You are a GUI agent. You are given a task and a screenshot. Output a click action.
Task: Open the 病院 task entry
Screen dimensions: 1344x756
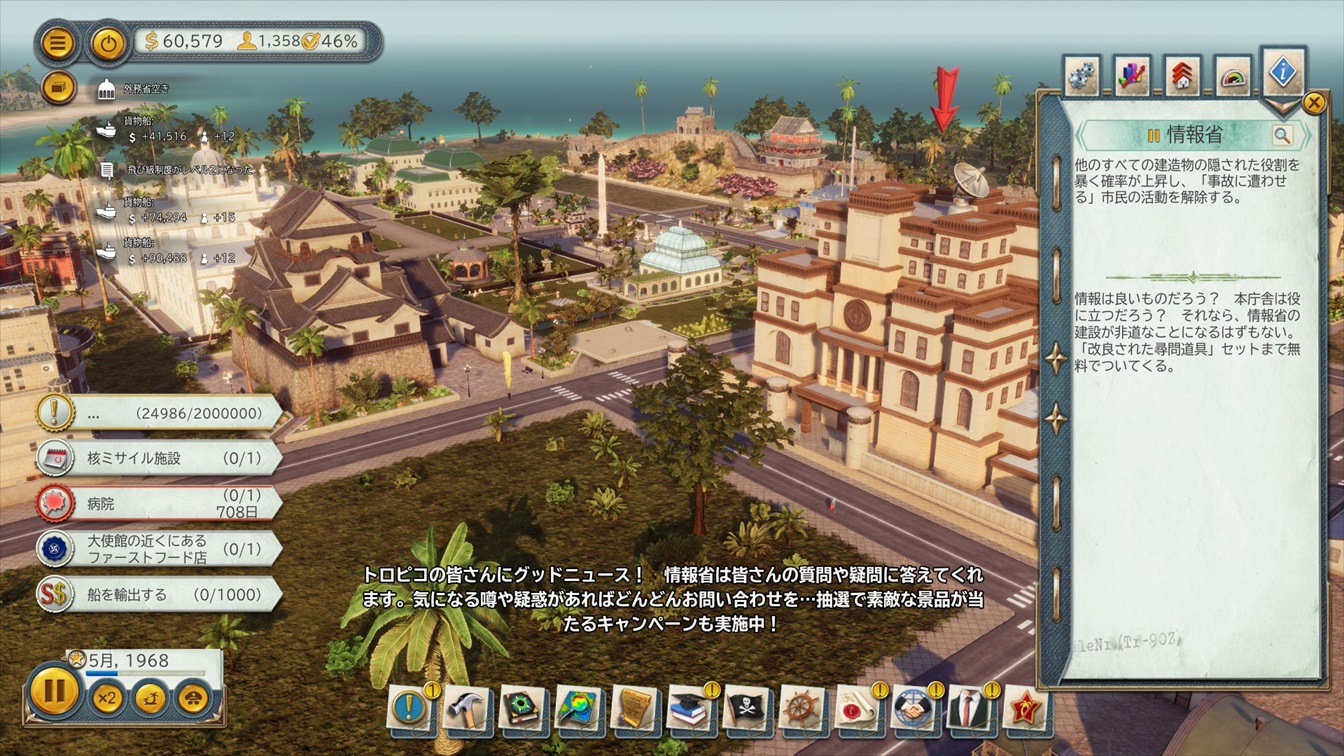tap(160, 502)
